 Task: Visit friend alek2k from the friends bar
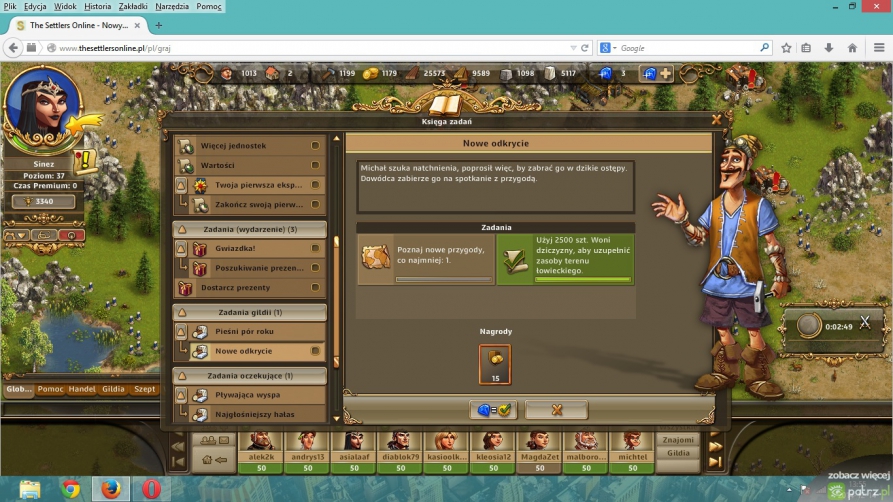coord(261,448)
